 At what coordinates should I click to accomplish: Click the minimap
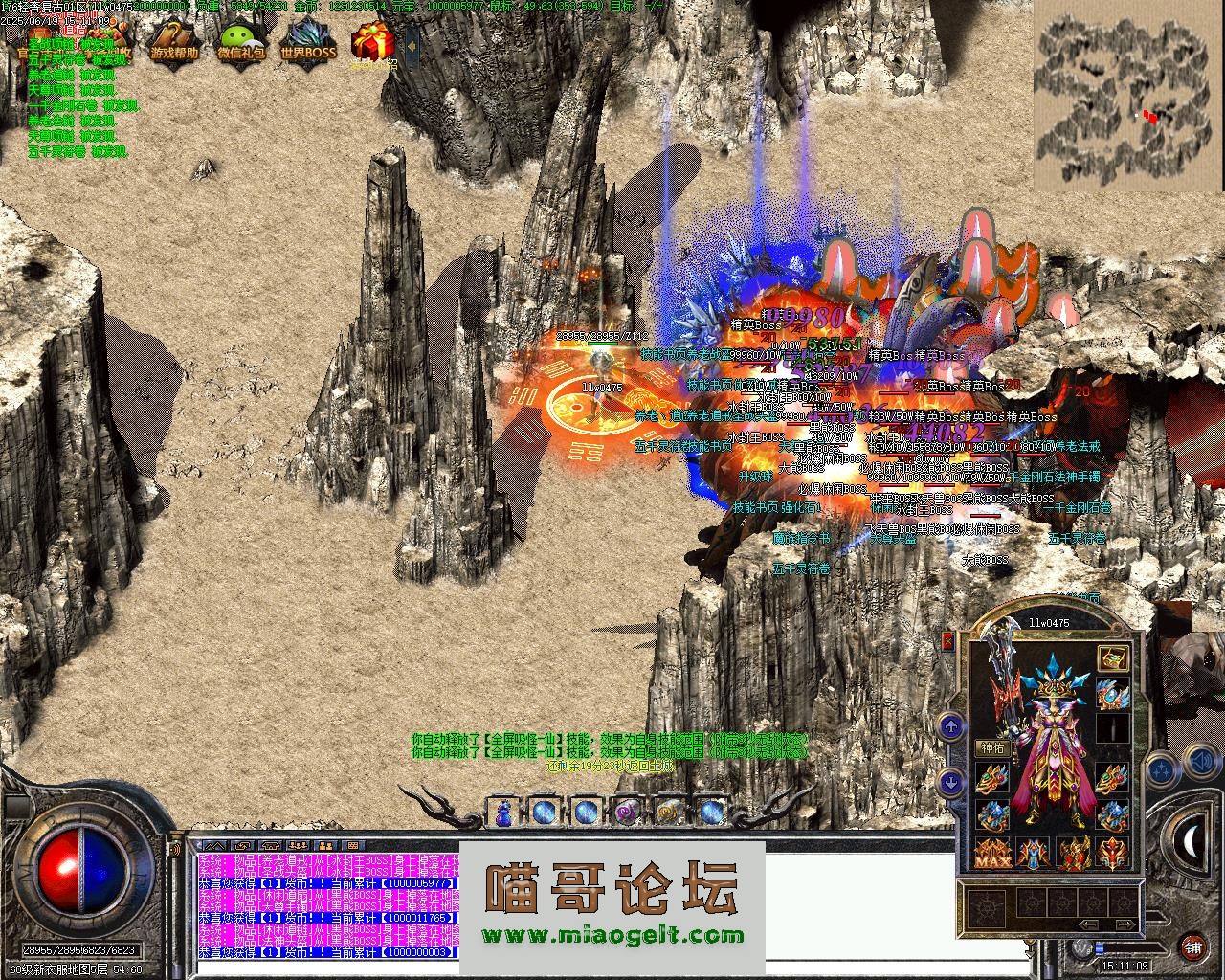click(1122, 102)
